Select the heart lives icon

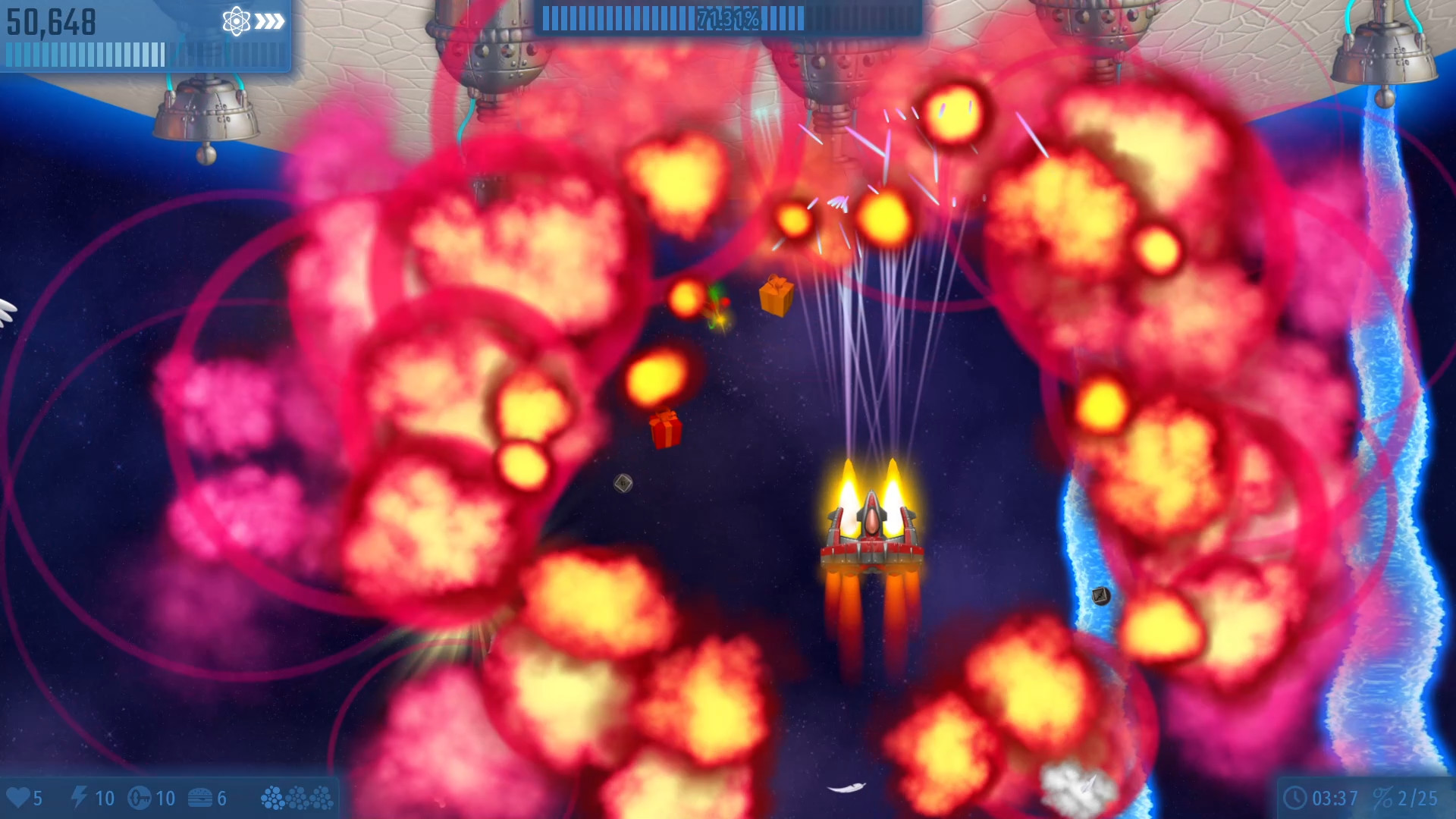20,798
